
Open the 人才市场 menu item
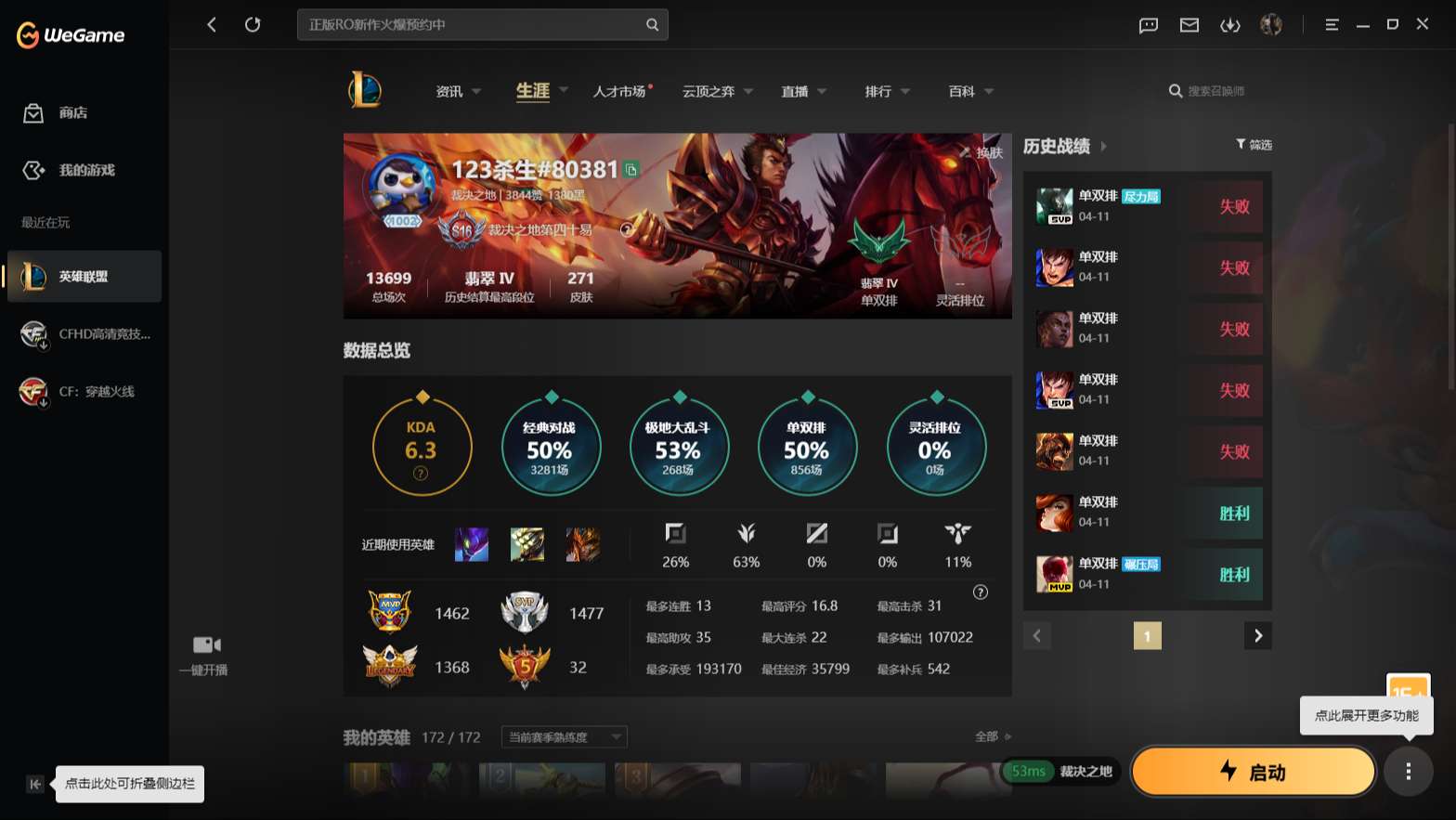[x=621, y=91]
